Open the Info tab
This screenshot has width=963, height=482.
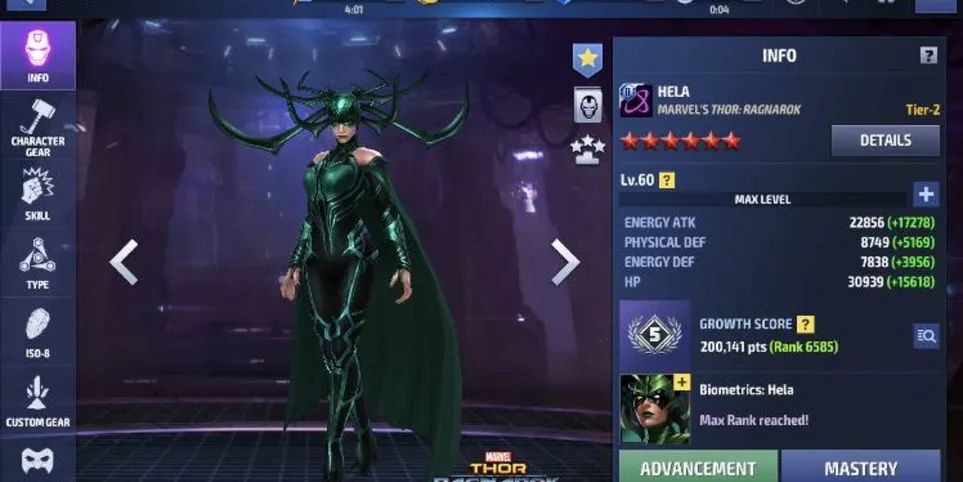pyautogui.click(x=37, y=55)
